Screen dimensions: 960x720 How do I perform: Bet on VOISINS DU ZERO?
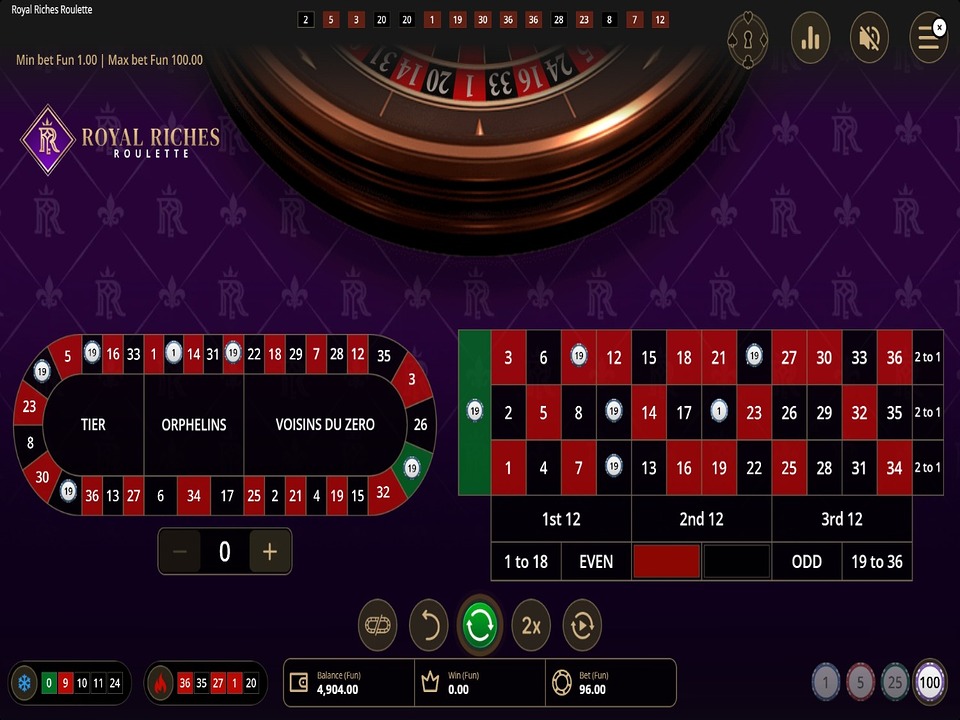[325, 424]
